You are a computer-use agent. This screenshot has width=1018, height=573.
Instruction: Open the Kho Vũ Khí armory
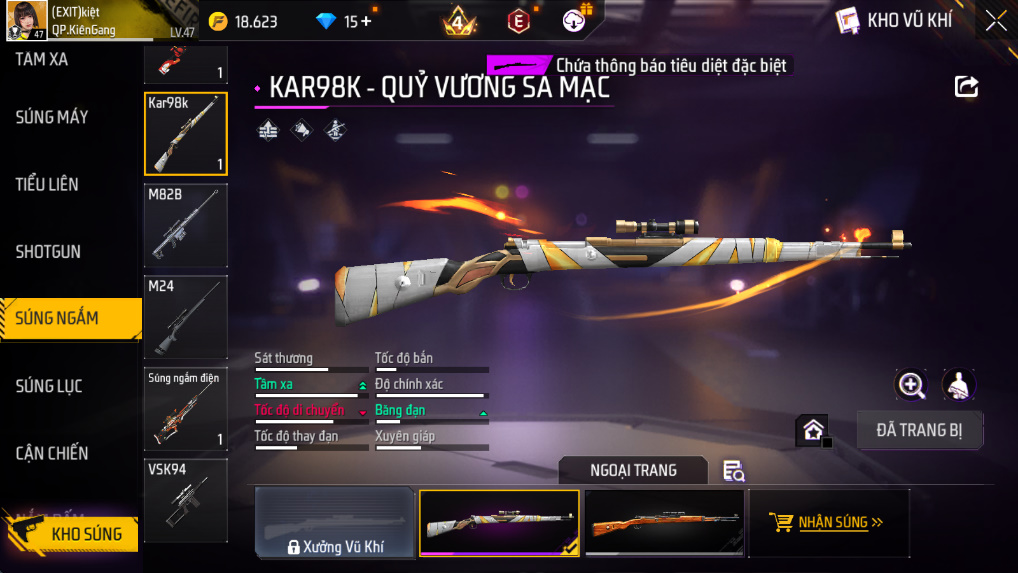894,20
